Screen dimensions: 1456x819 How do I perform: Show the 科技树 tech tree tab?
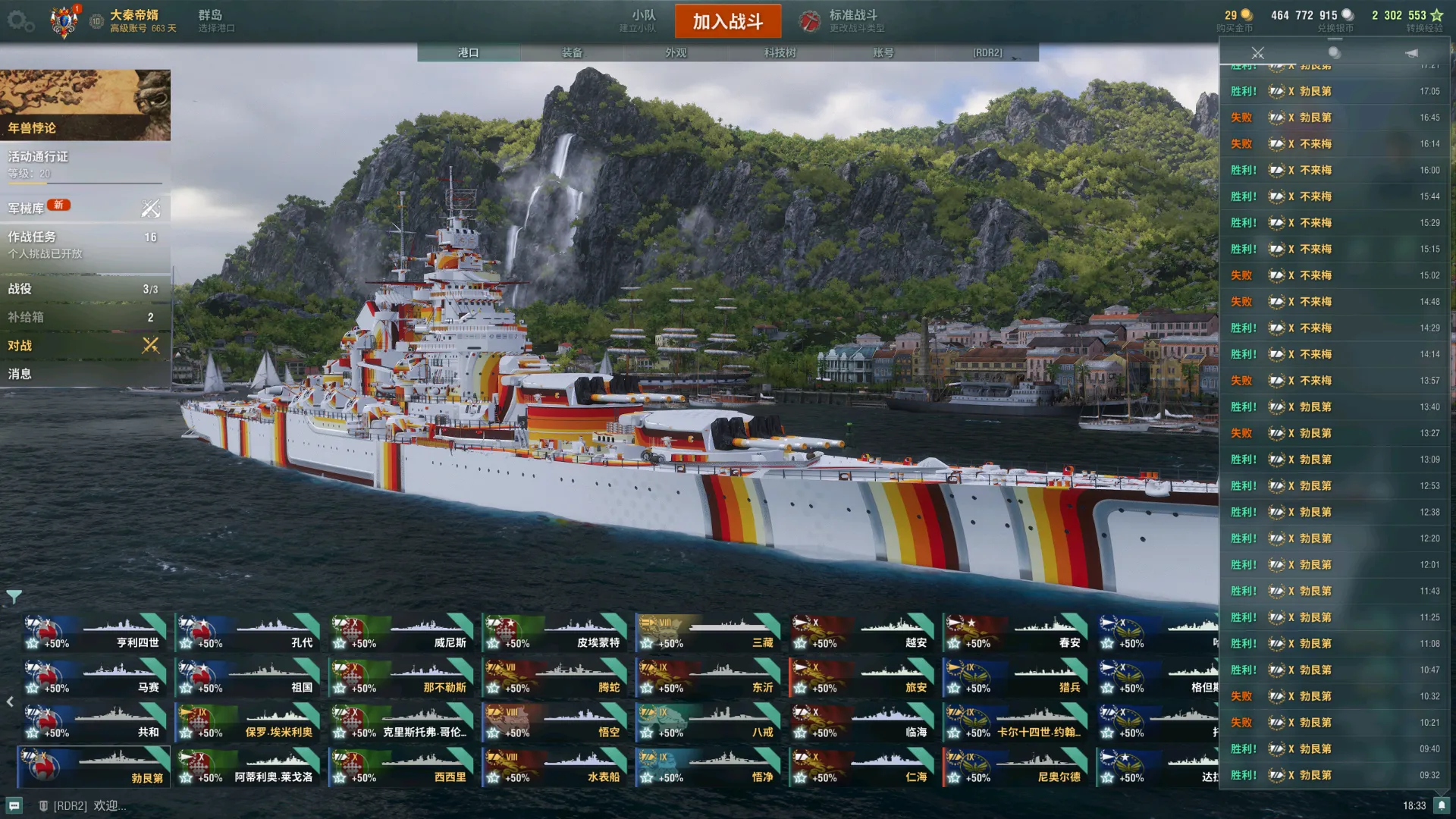pyautogui.click(x=780, y=53)
